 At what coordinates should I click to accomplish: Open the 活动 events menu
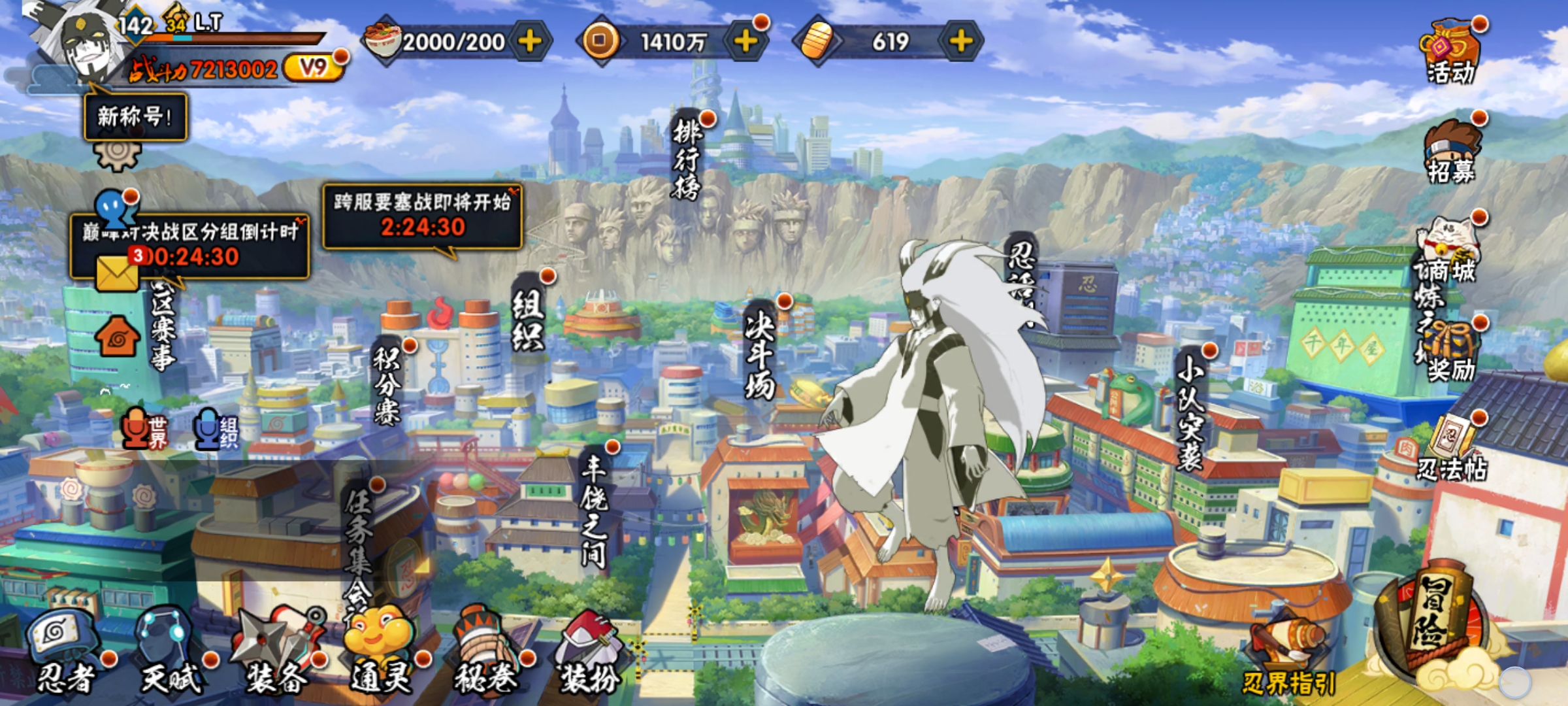1450,52
